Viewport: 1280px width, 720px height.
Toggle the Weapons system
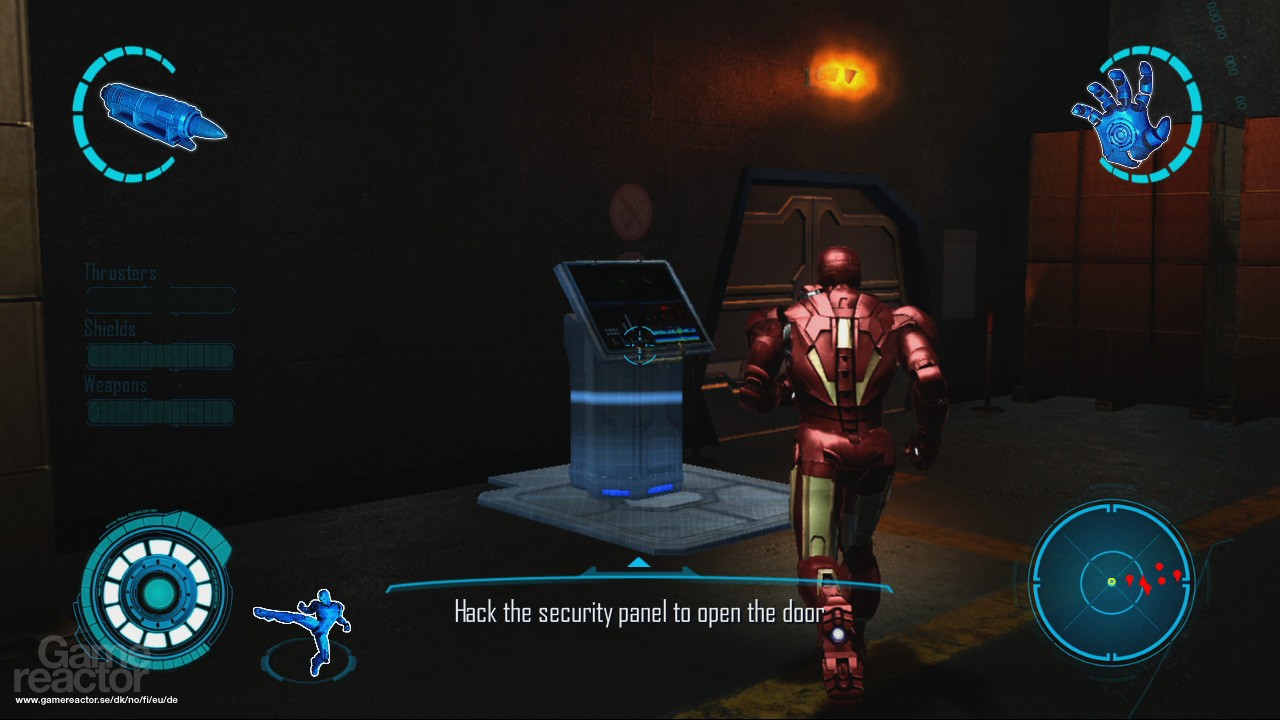160,412
